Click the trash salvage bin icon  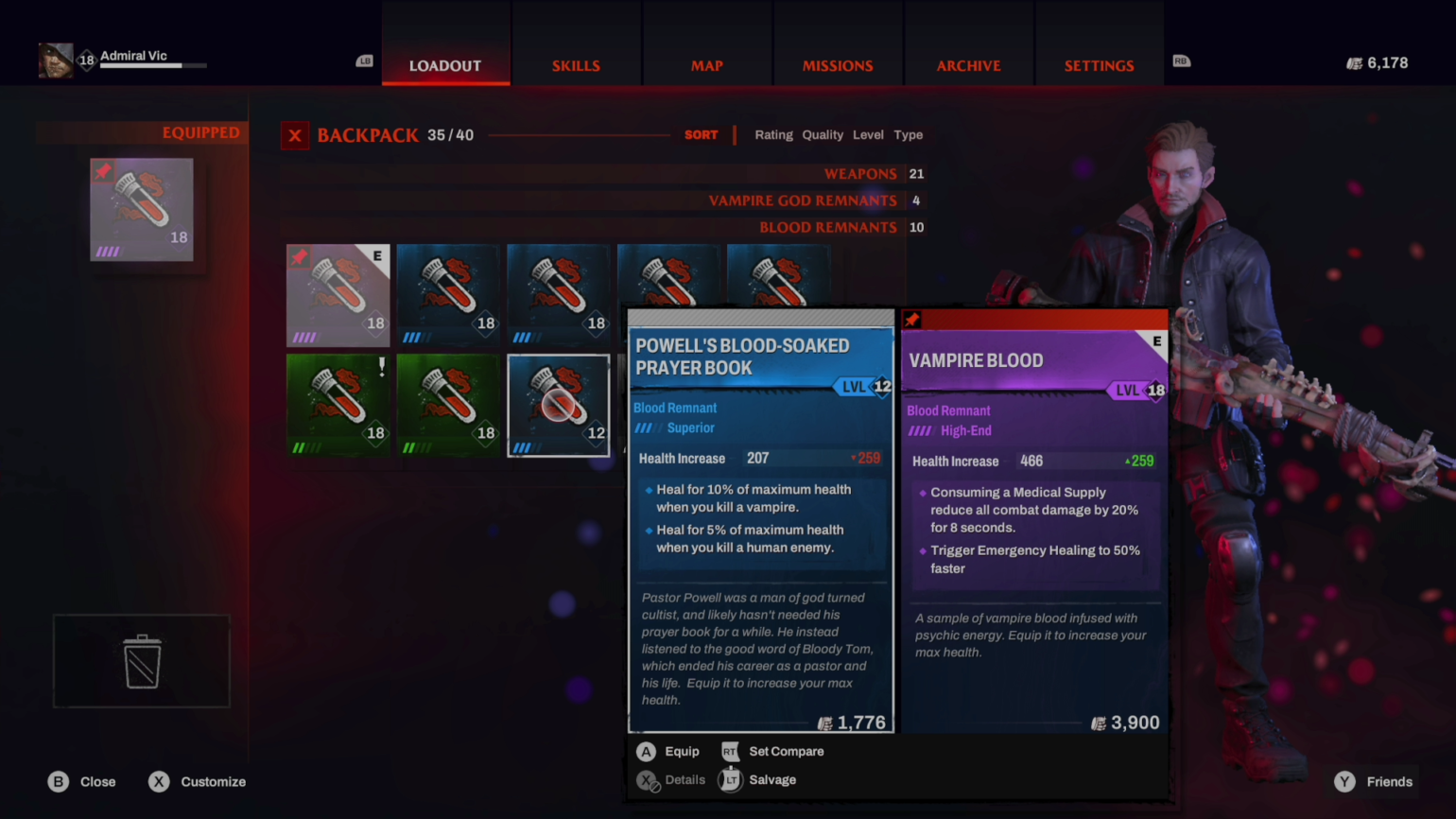click(x=141, y=662)
